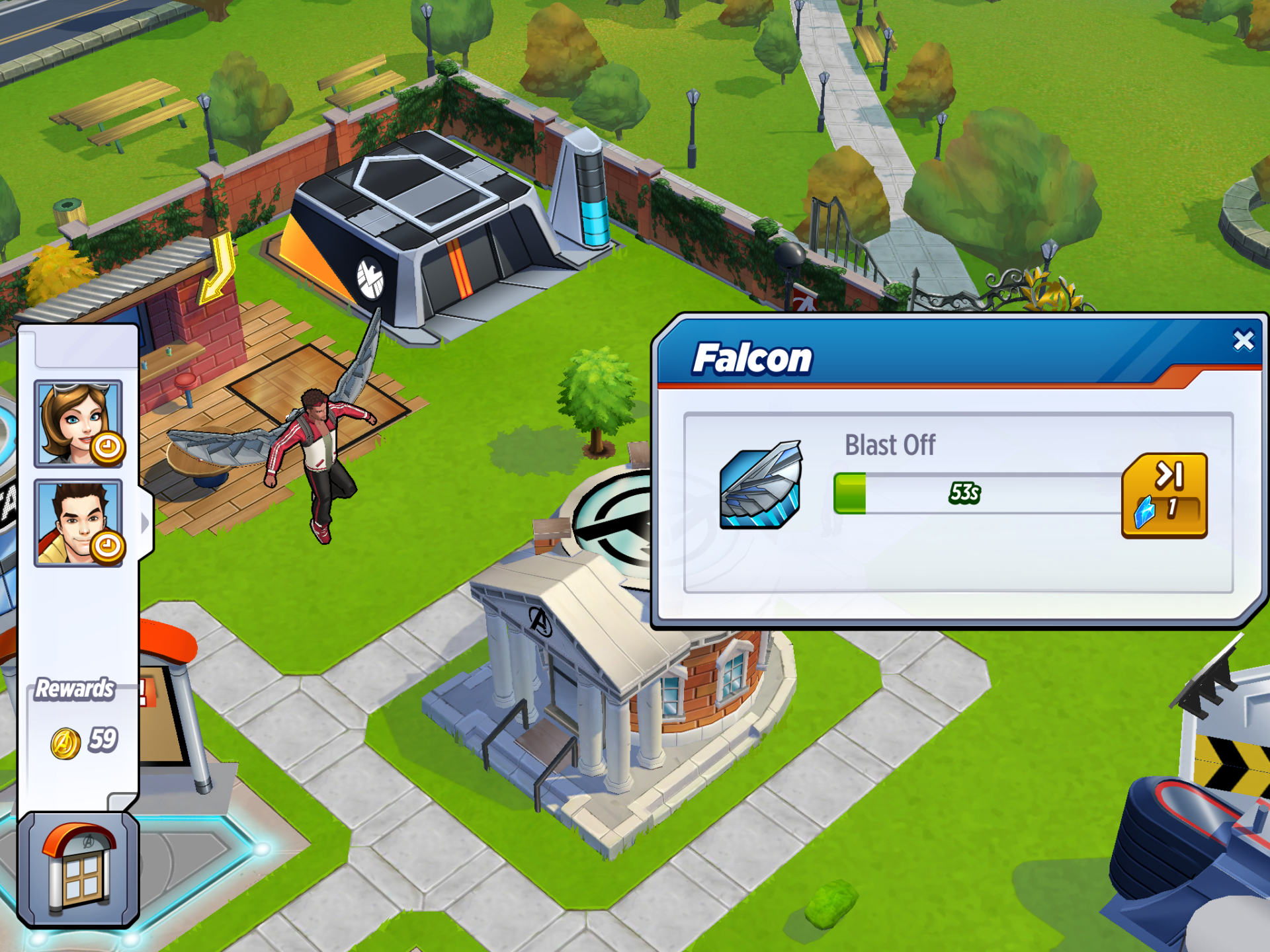The image size is (1270, 952).
Task: Tap the Blast Off wing action icon
Action: click(761, 486)
